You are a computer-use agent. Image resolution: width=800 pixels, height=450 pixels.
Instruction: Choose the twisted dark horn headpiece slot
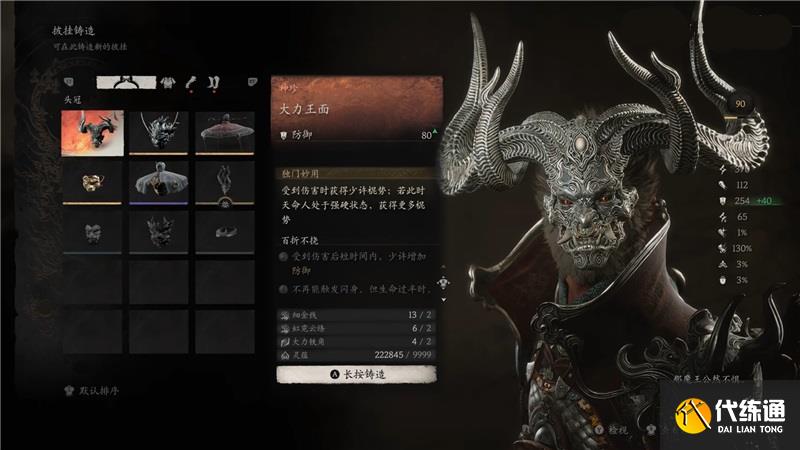(225, 181)
